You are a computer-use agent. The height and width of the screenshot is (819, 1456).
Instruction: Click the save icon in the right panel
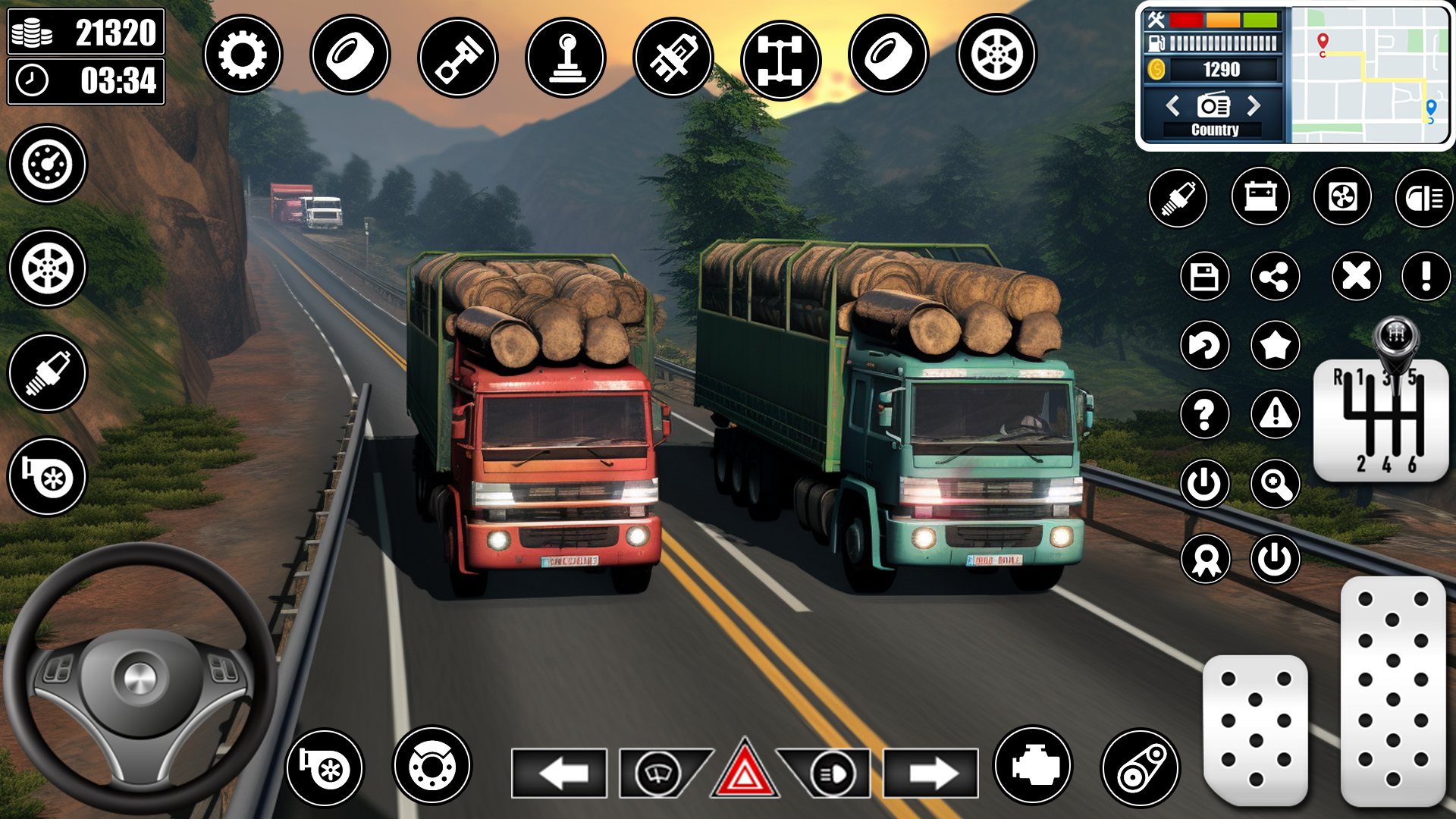[1206, 278]
